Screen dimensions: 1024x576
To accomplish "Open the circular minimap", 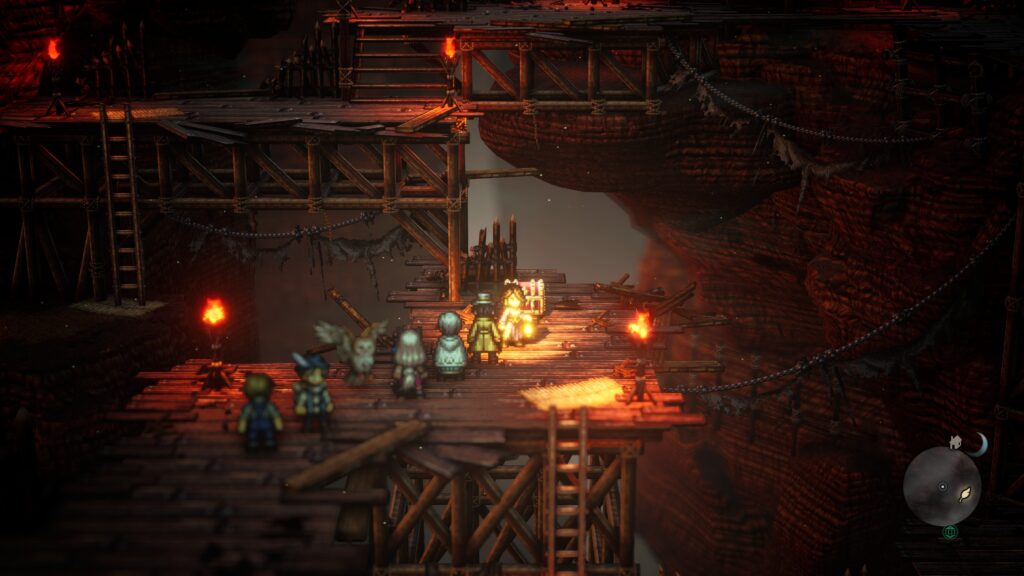I will 941,485.
